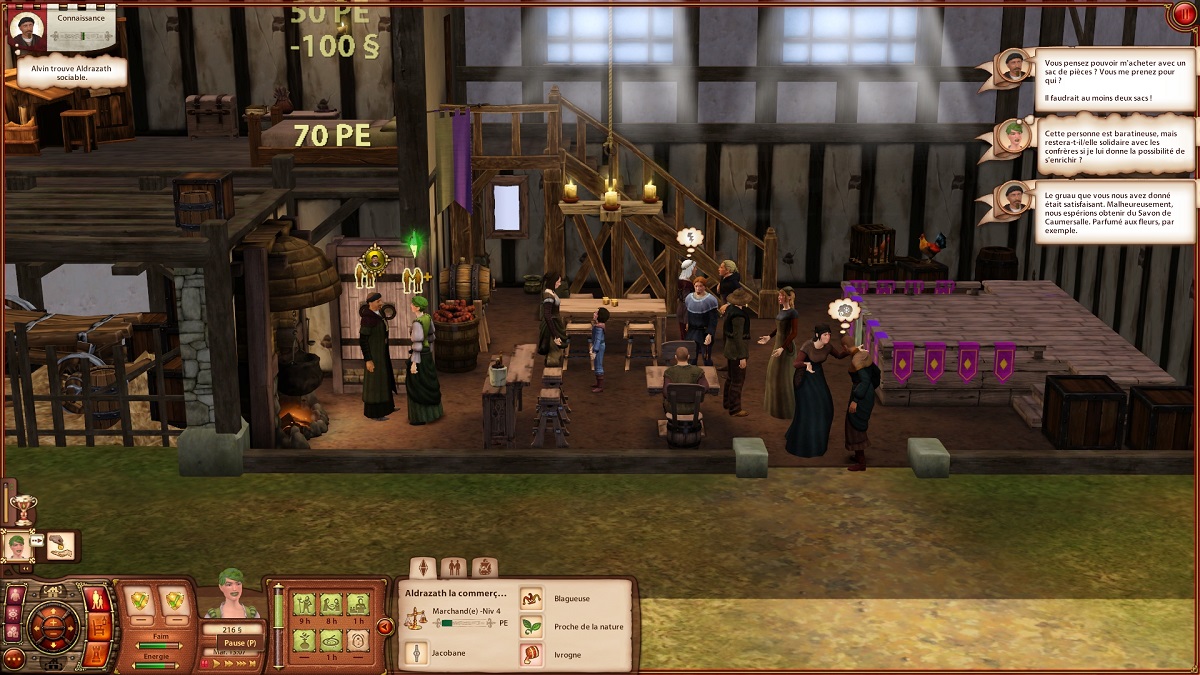Image resolution: width=1200 pixels, height=675 pixels.
Task: Switch to the ship-and-scroll tab
Action: click(x=484, y=567)
